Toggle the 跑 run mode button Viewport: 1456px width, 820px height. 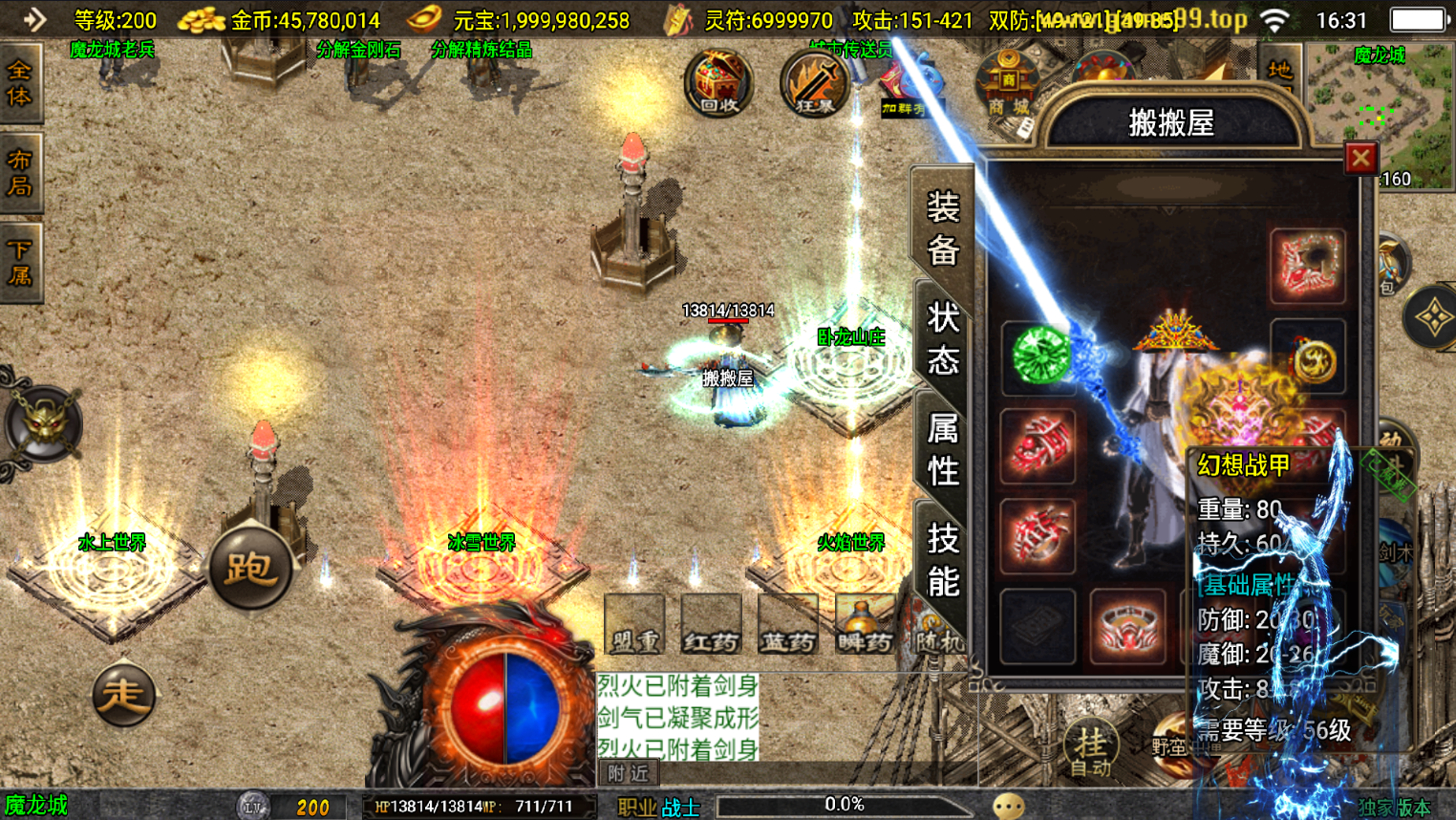click(x=250, y=569)
